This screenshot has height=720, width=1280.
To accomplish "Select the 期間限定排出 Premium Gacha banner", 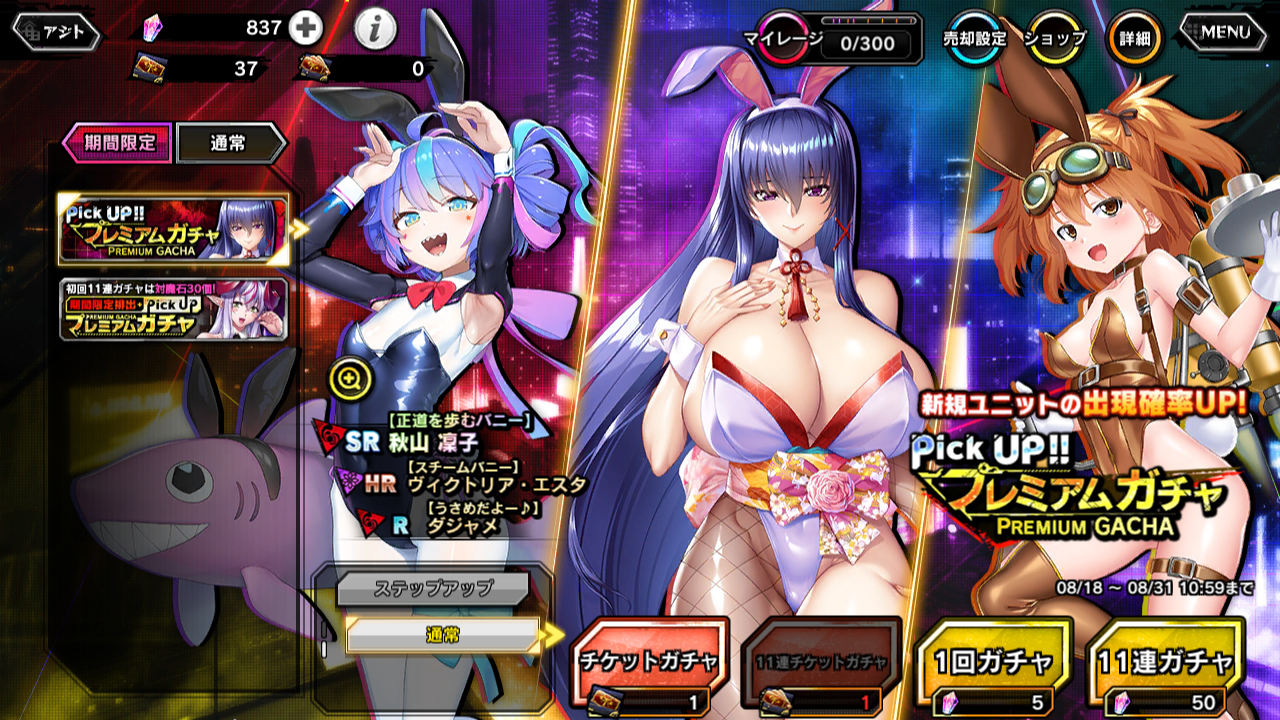I will (174, 309).
